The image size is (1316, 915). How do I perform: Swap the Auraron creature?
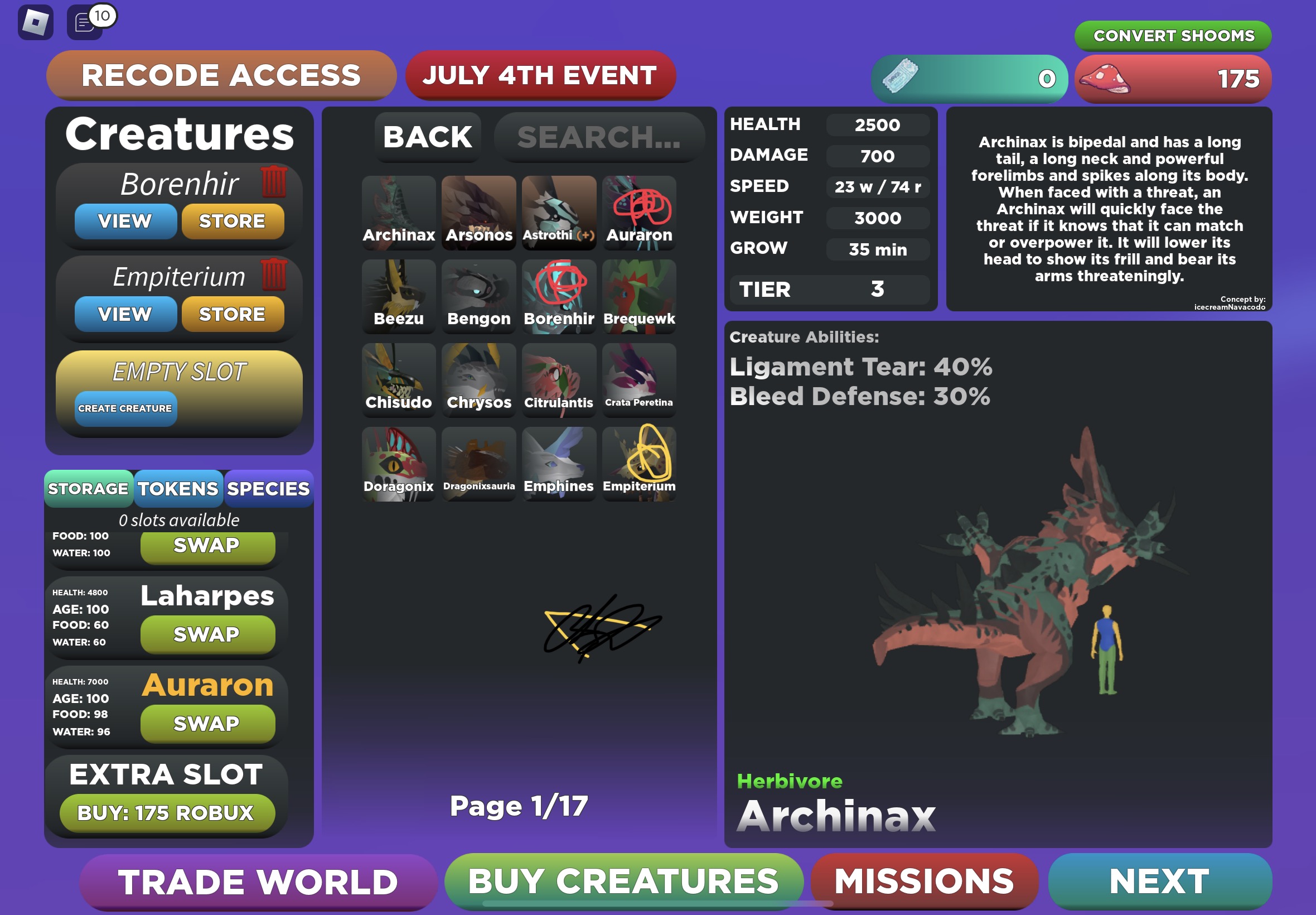point(207,723)
